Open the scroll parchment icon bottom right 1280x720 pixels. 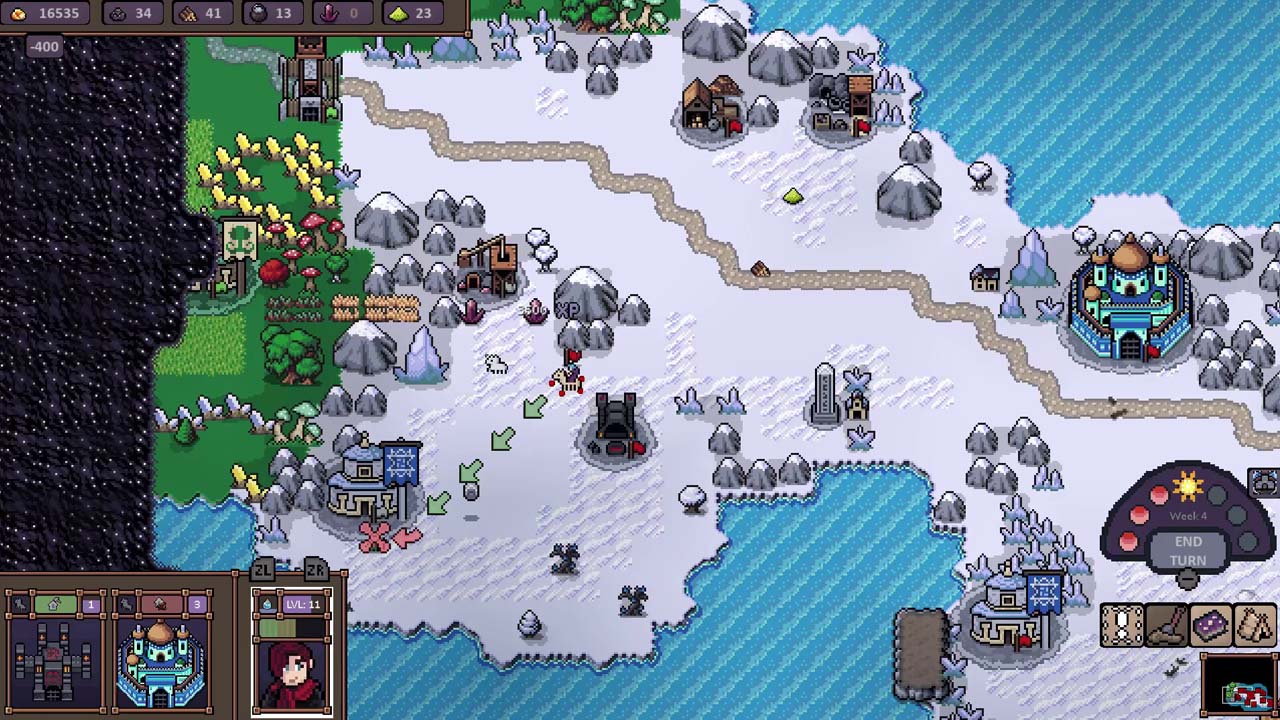1122,624
